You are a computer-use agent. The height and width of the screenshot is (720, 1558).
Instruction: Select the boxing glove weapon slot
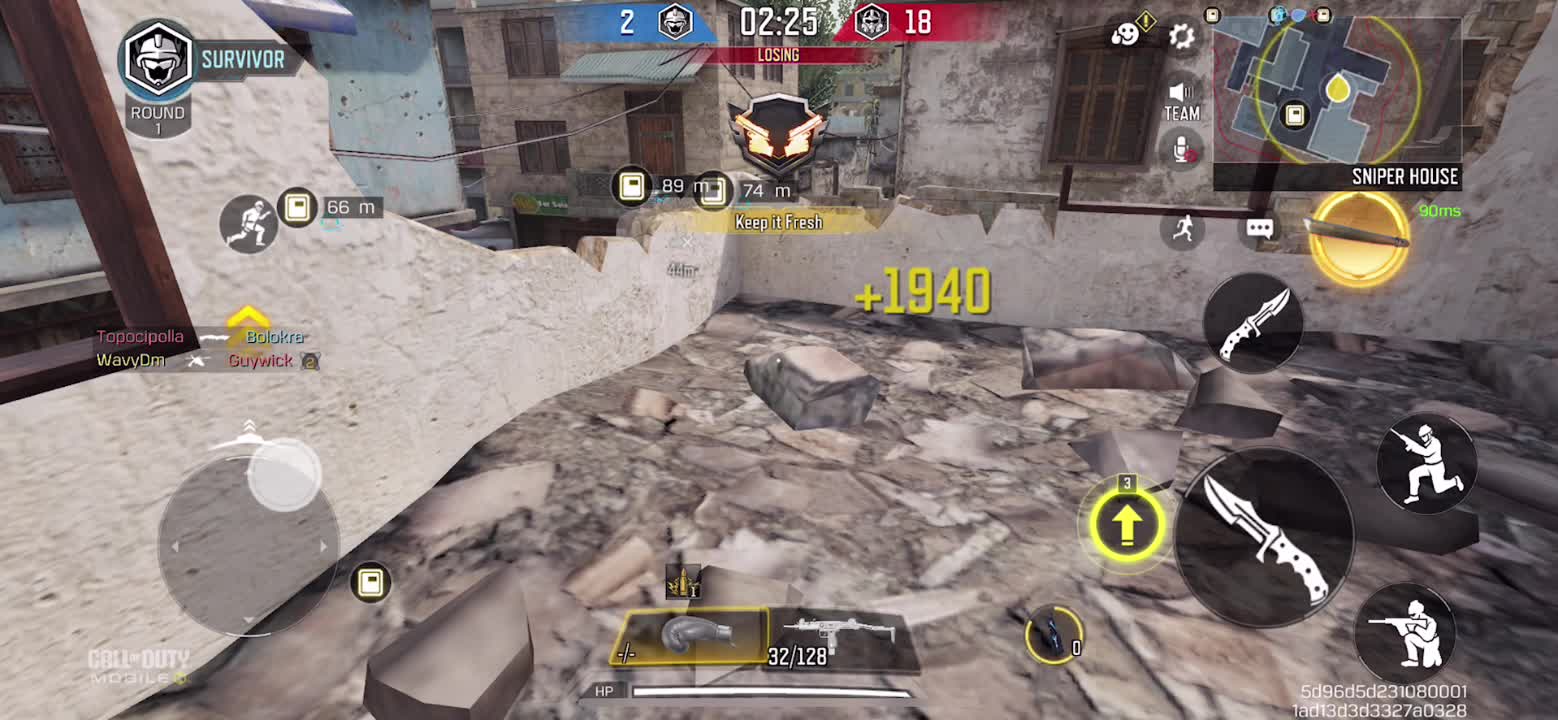[691, 637]
